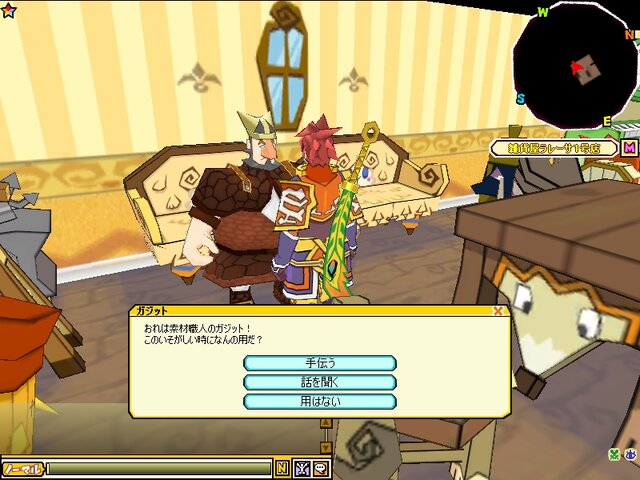
Task: Open the map with the M button
Action: [629, 148]
